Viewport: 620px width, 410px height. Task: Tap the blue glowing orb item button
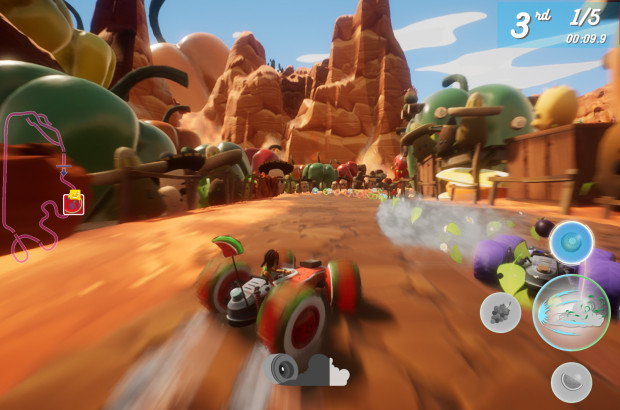[572, 242]
